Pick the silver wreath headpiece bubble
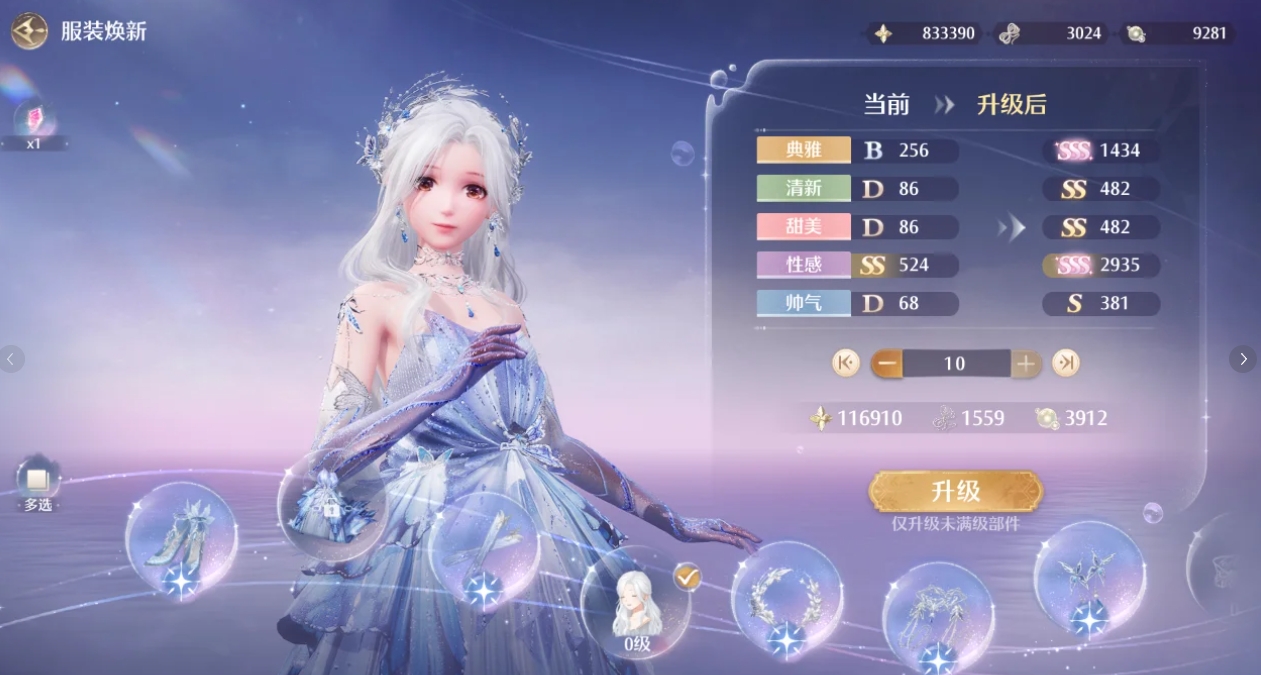The width and height of the screenshot is (1261, 675). pyautogui.click(x=786, y=598)
